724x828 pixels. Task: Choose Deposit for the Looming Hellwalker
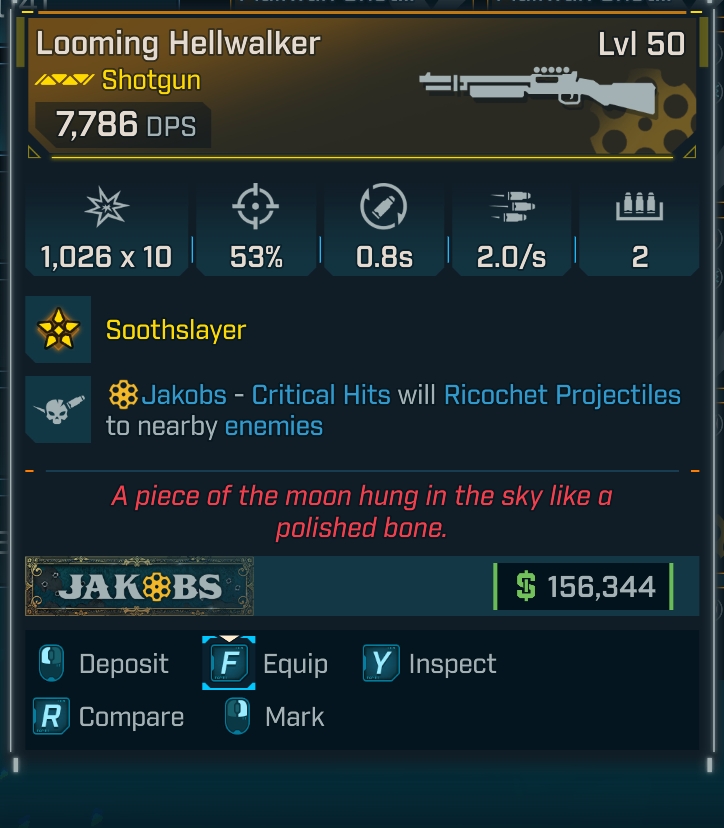(x=104, y=664)
